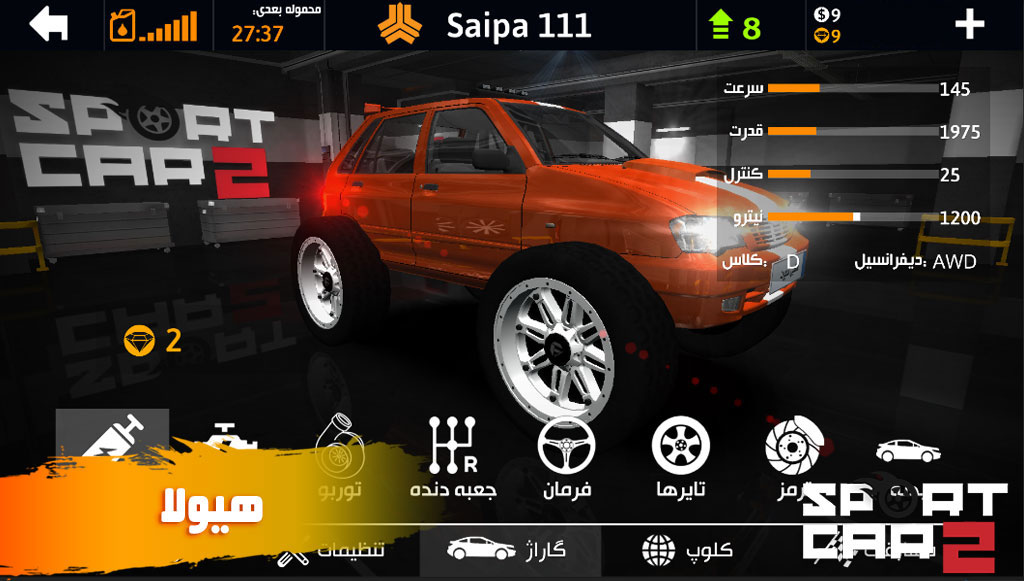This screenshot has width=1024, height=581.
Task: Click the green level-up arrows
Action: click(x=721, y=26)
